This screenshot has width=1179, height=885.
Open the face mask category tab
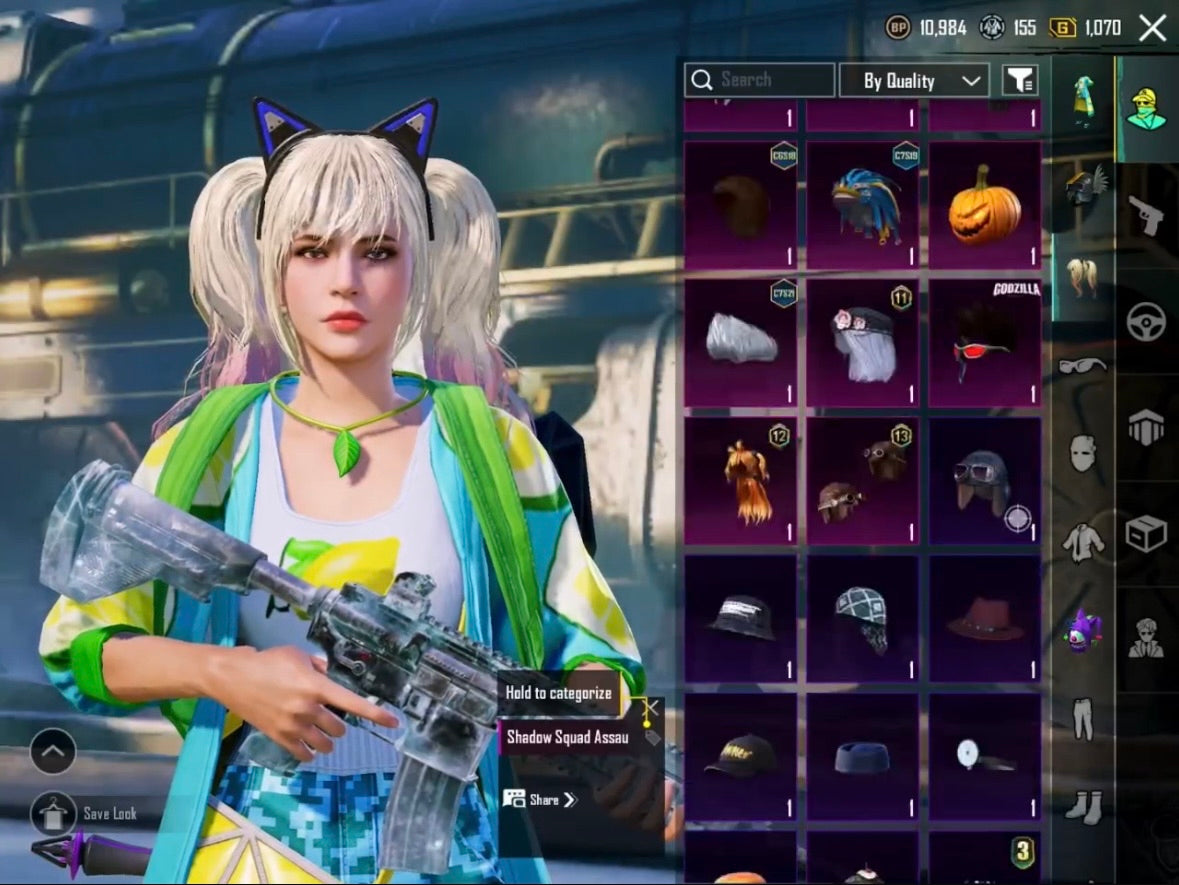pyautogui.click(x=1083, y=455)
